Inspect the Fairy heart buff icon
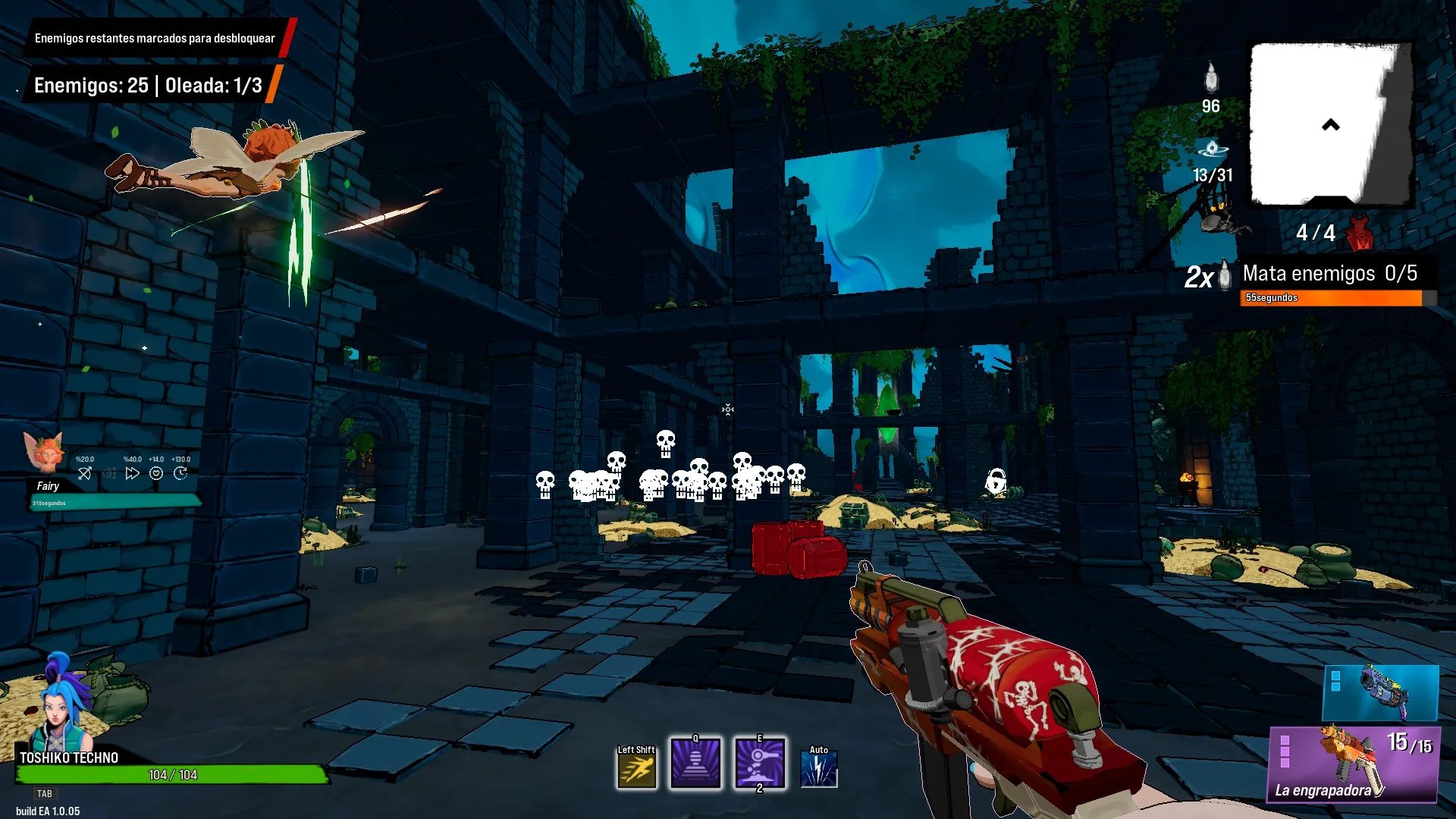The height and width of the screenshot is (819, 1456). coord(156,473)
